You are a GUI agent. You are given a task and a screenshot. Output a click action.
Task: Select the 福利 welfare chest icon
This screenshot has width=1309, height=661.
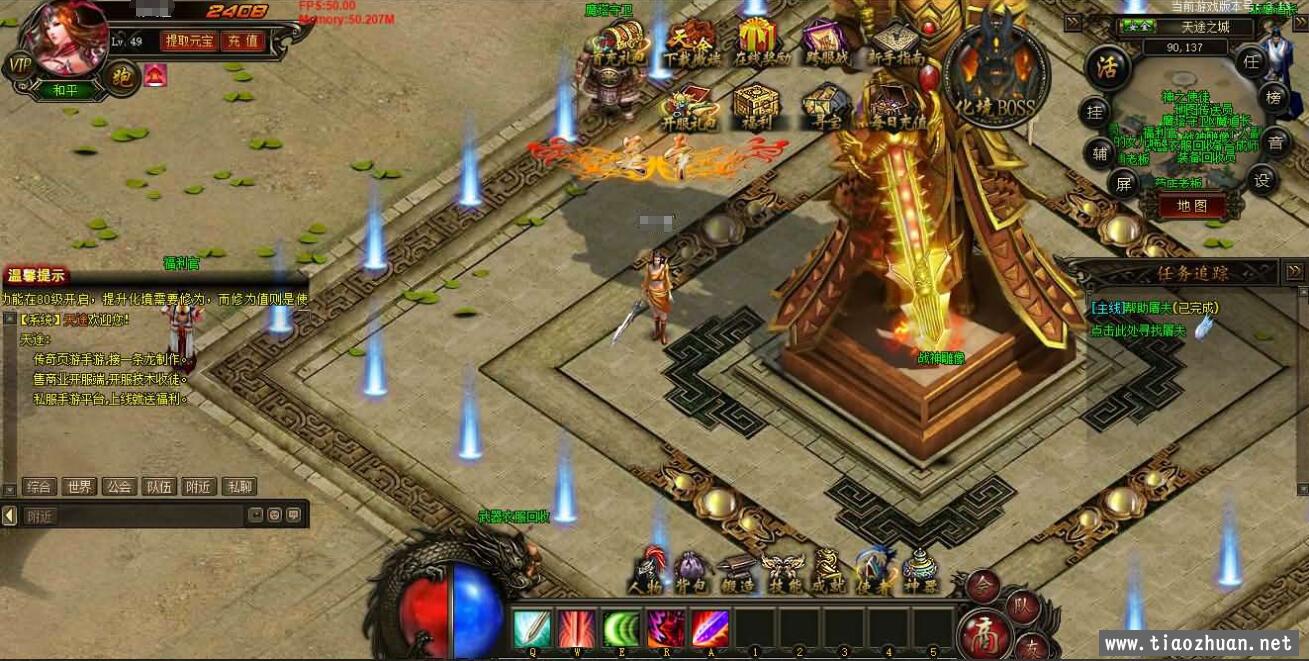(x=755, y=107)
